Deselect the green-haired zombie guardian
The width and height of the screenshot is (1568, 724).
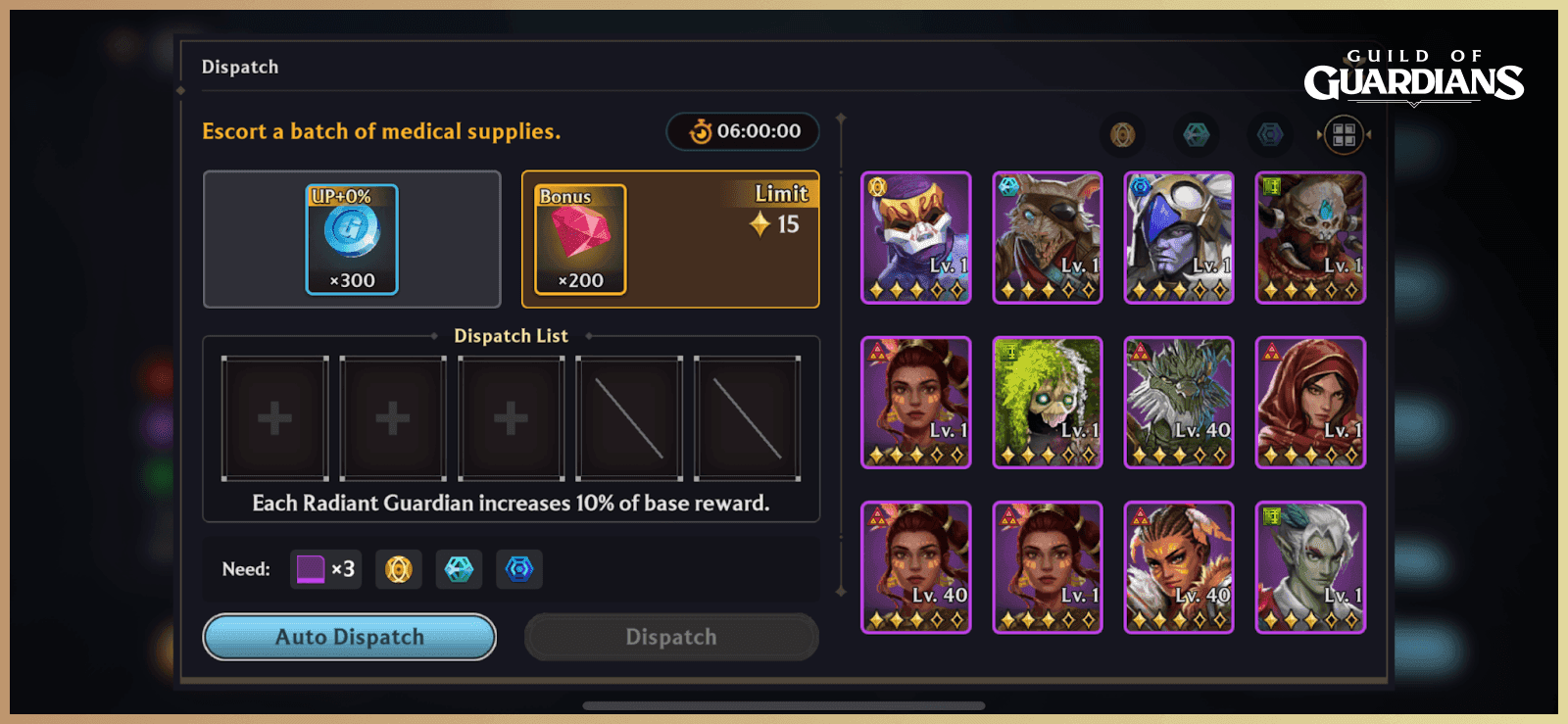(1047, 402)
